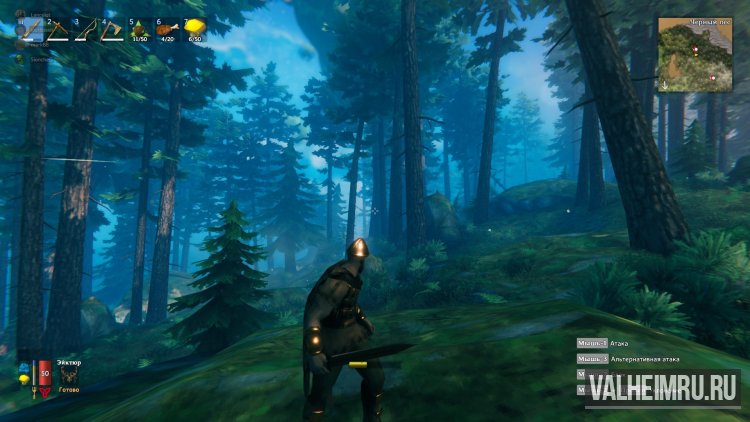The width and height of the screenshot is (750, 422).
Task: Equip the bow from hotbar slot 3
Action: 86,29
